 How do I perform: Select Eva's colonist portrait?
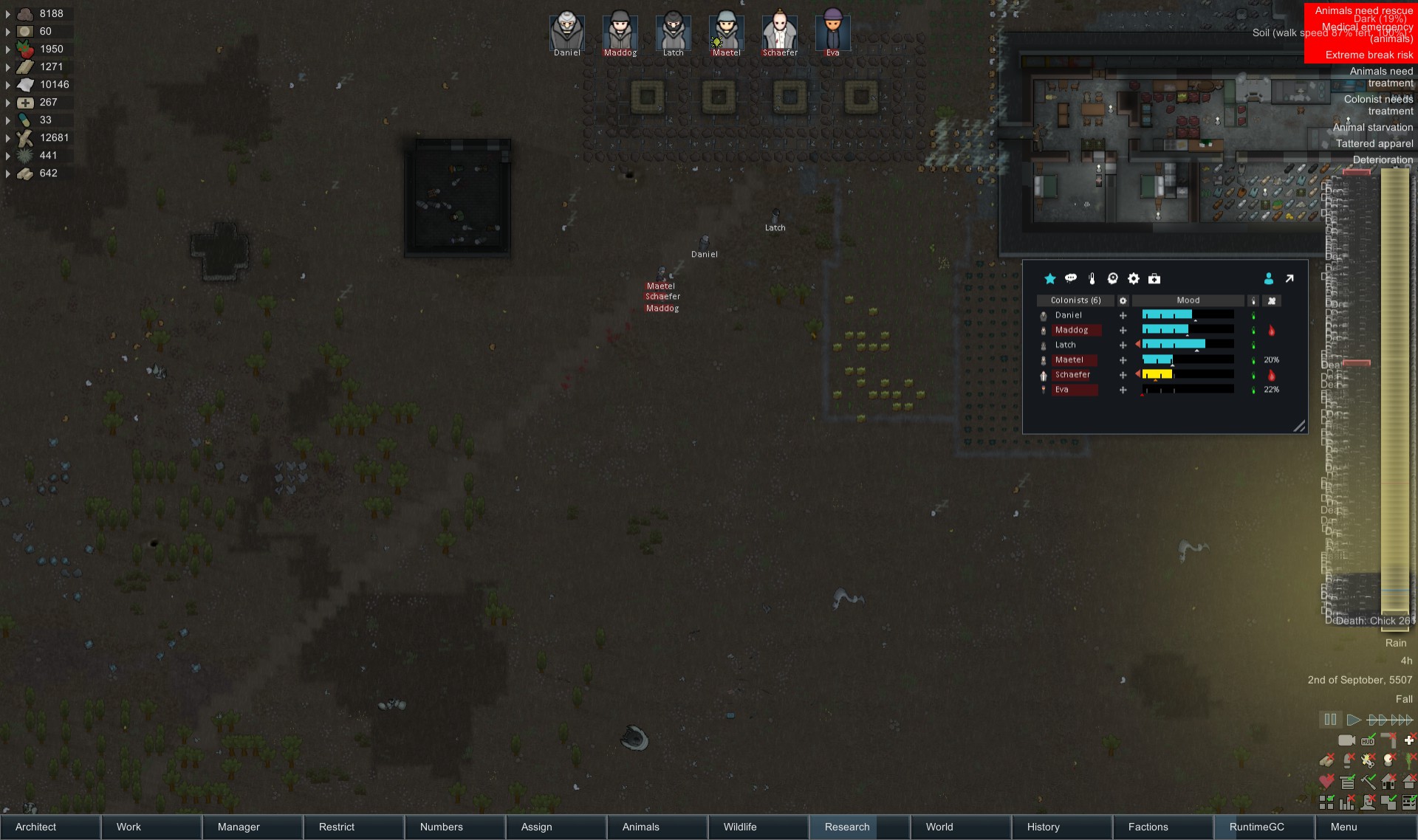[x=832, y=32]
